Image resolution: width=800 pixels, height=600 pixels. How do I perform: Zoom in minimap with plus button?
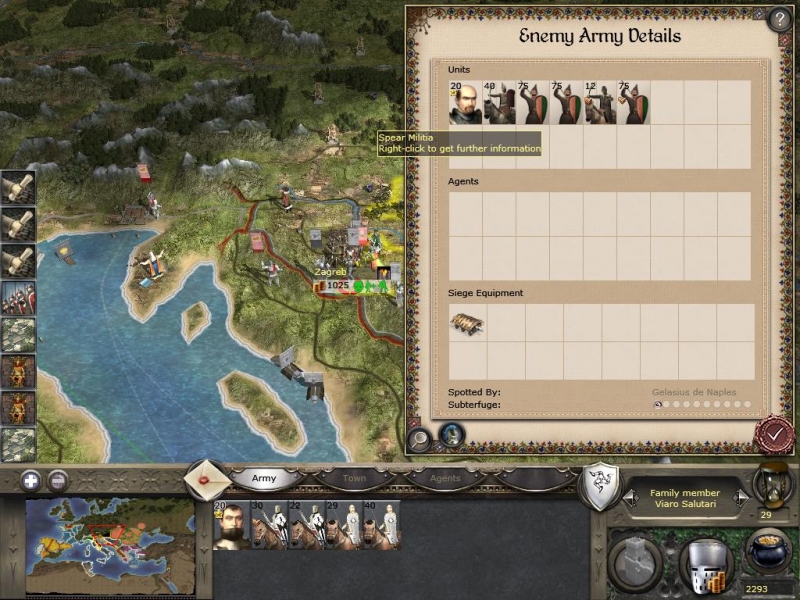[33, 479]
